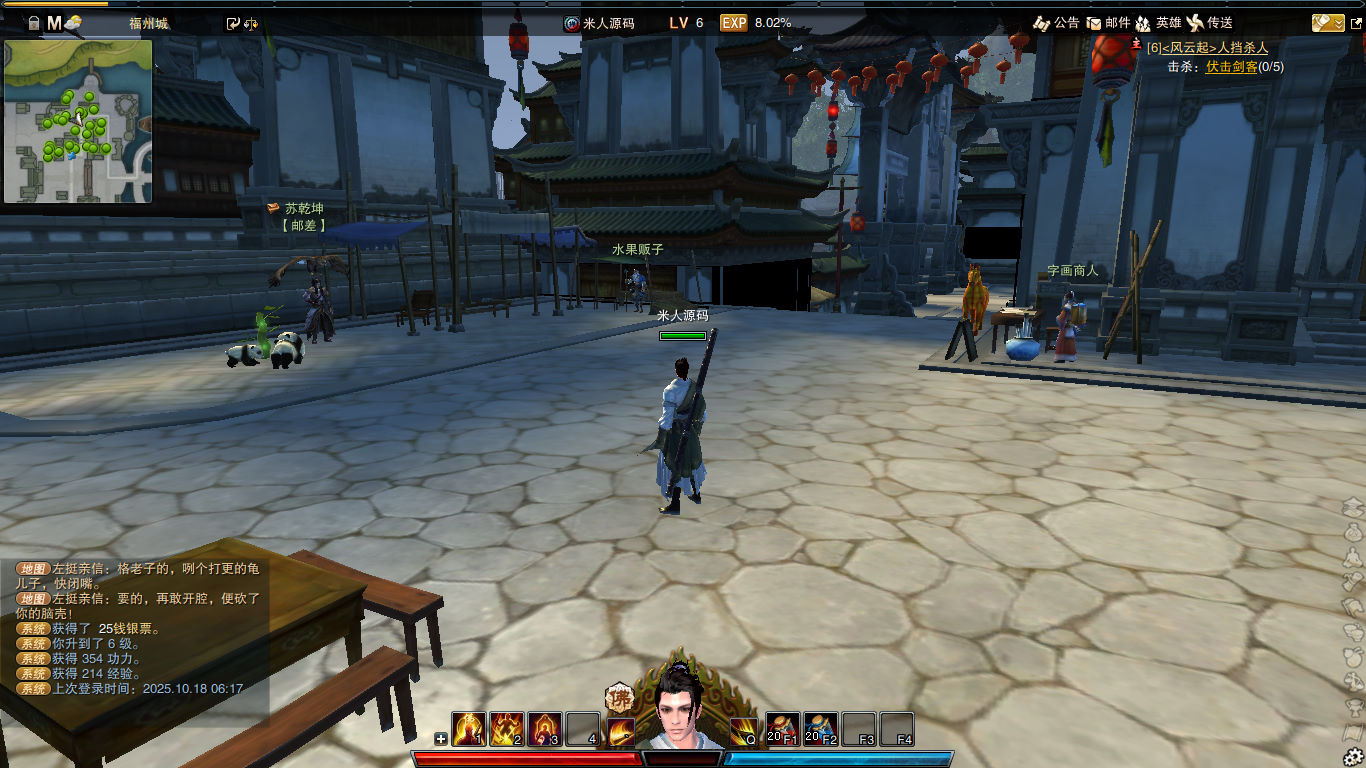Image resolution: width=1366 pixels, height=768 pixels.
Task: Open the 邮件 mail inbox
Action: 1108,22
